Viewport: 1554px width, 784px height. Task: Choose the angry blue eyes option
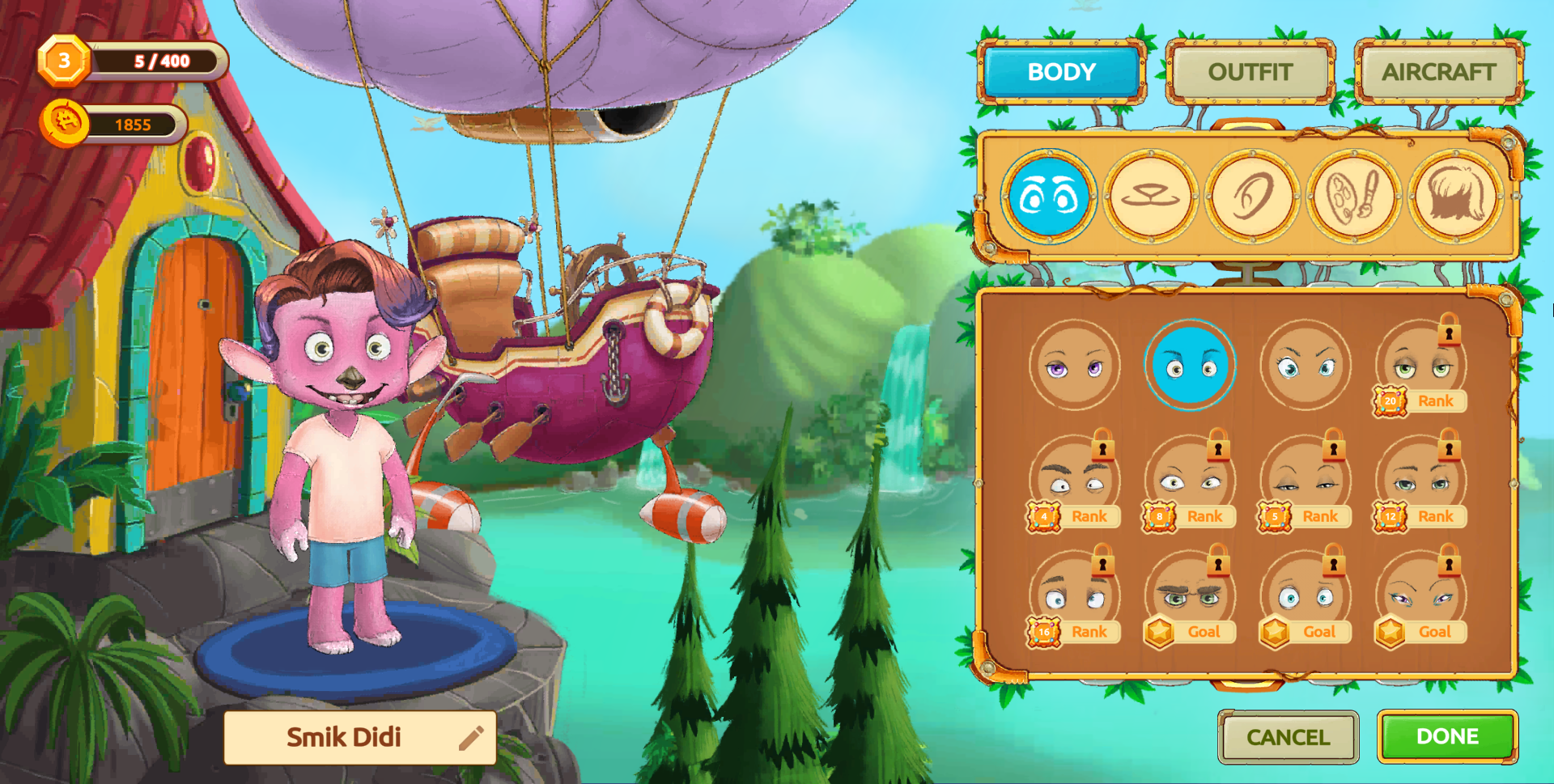(1305, 366)
